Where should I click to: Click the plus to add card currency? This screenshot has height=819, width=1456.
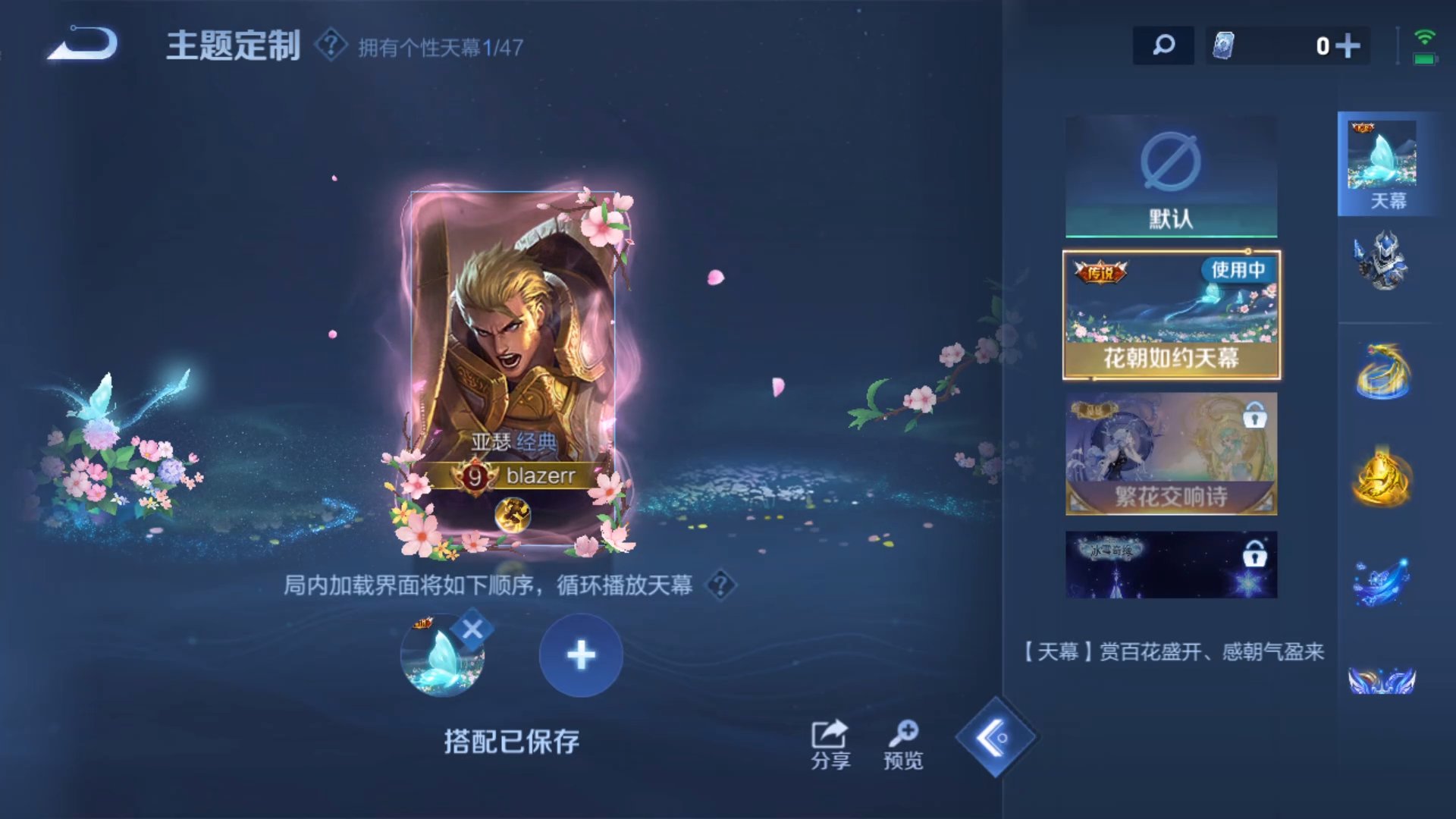pyautogui.click(x=1349, y=45)
